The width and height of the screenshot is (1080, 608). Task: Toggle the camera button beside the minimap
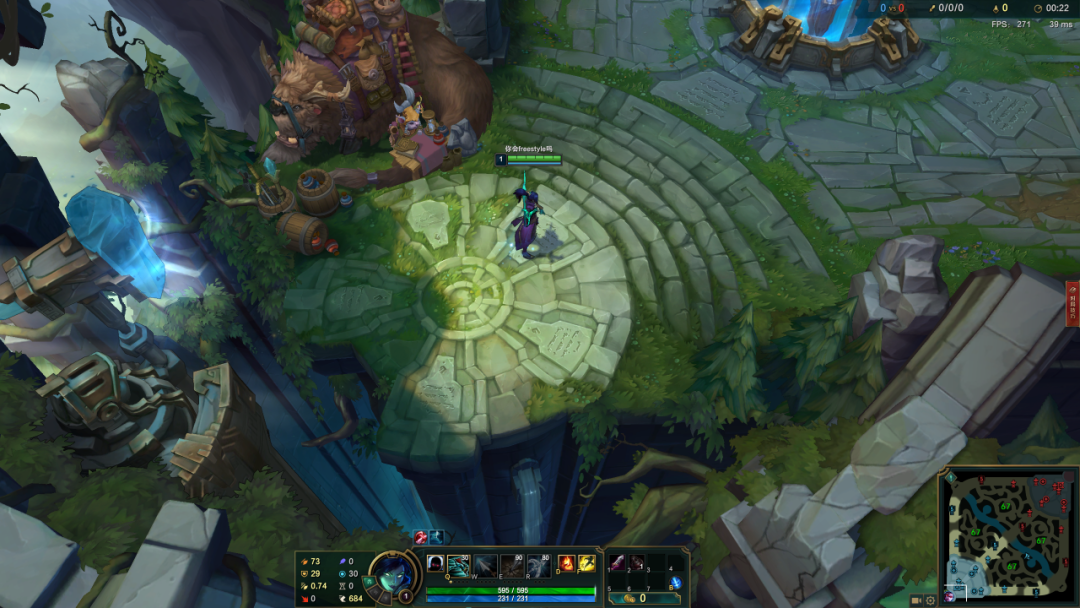(x=916, y=600)
